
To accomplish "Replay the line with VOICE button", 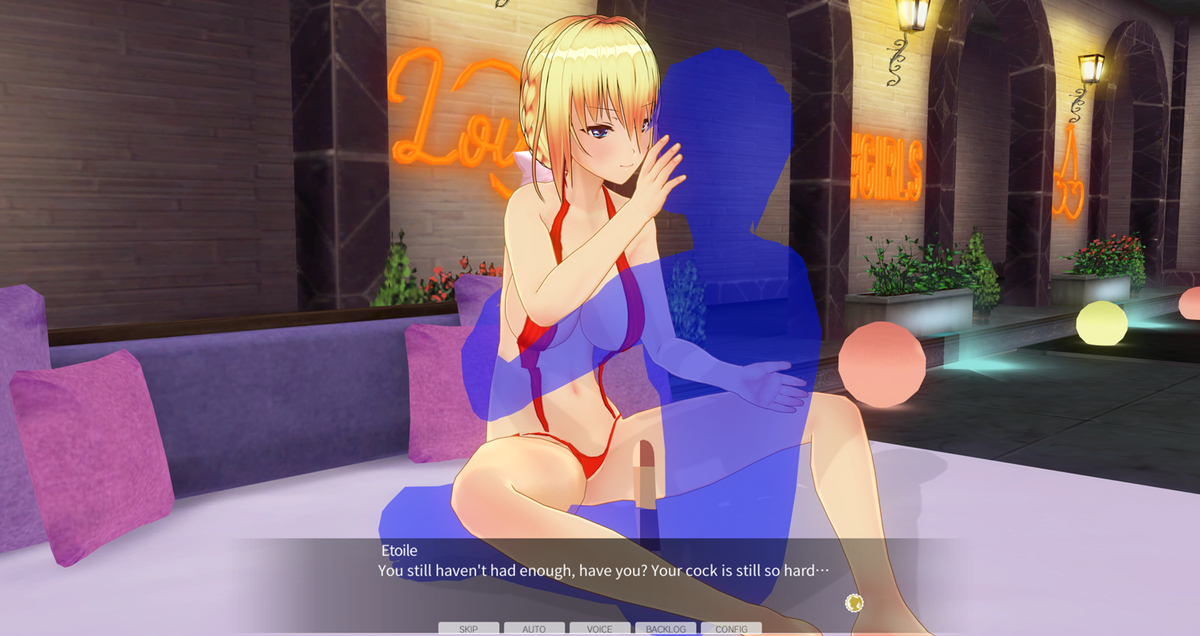I will (x=600, y=629).
